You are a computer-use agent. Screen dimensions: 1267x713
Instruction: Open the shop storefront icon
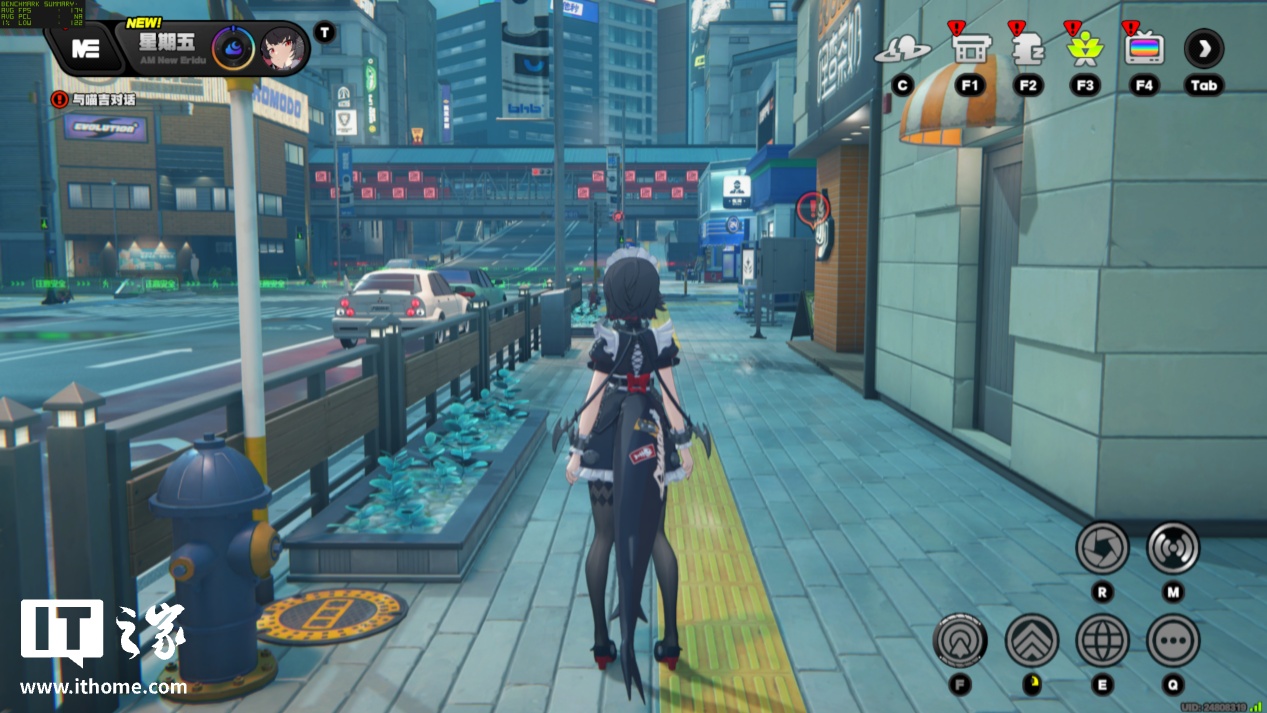tap(969, 47)
